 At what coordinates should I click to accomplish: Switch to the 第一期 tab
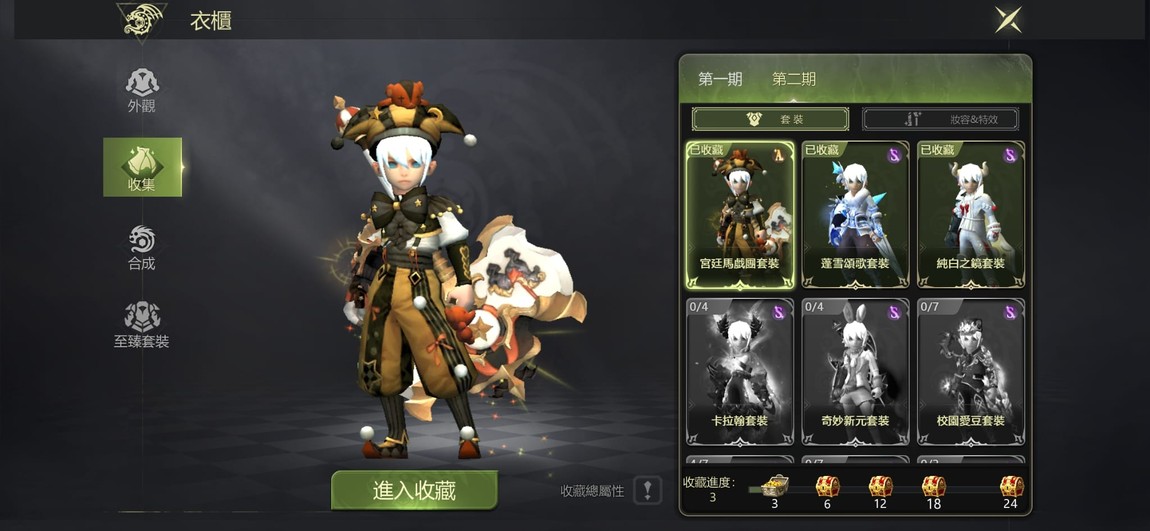click(x=720, y=79)
